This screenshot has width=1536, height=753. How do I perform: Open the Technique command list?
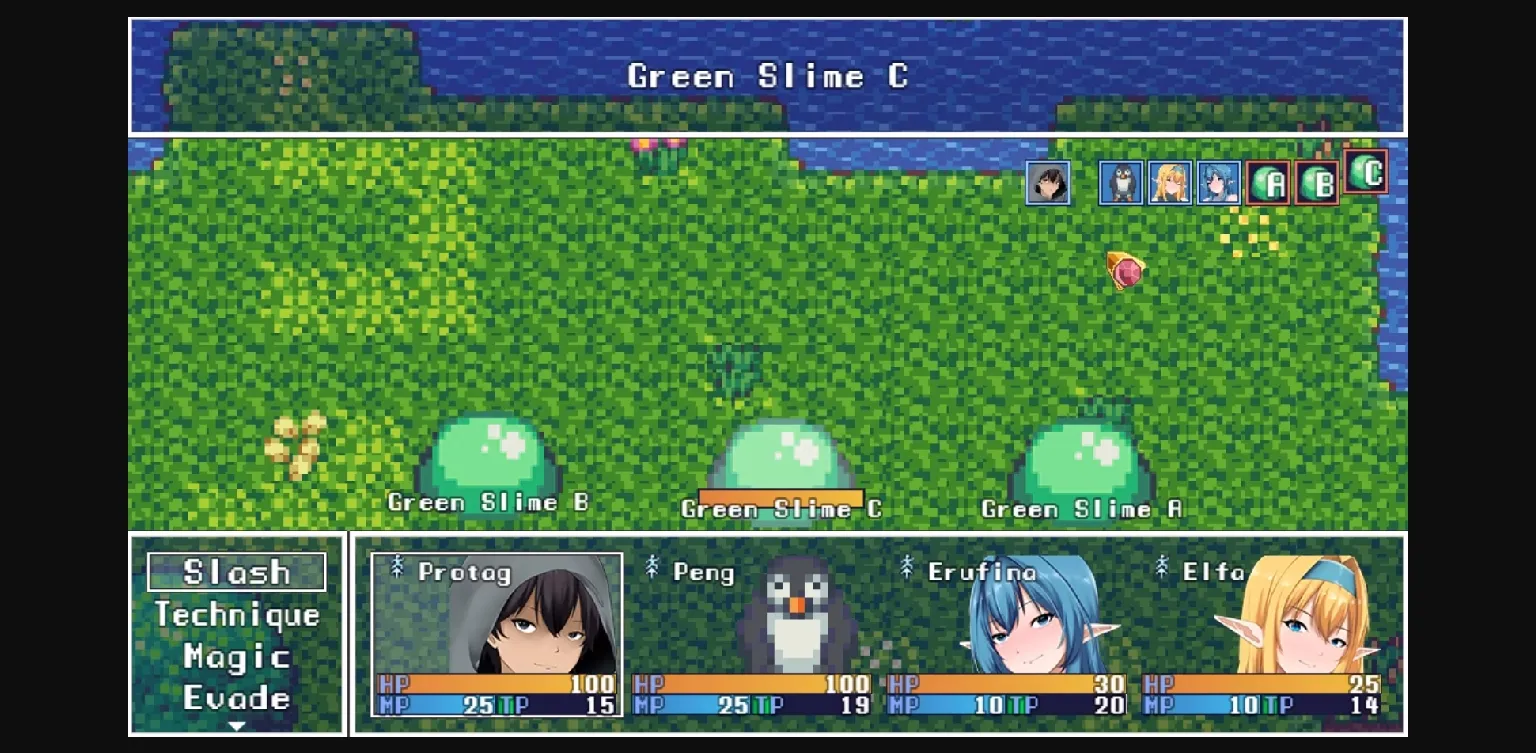point(237,615)
